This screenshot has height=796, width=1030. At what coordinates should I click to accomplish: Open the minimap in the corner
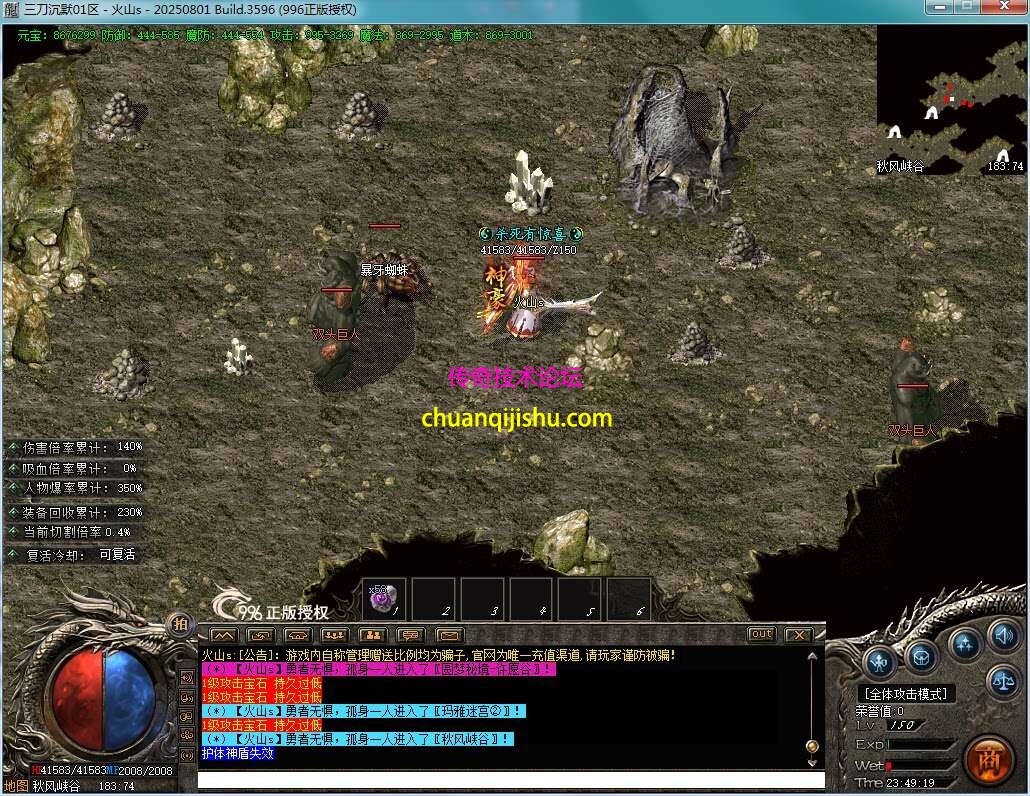click(950, 98)
